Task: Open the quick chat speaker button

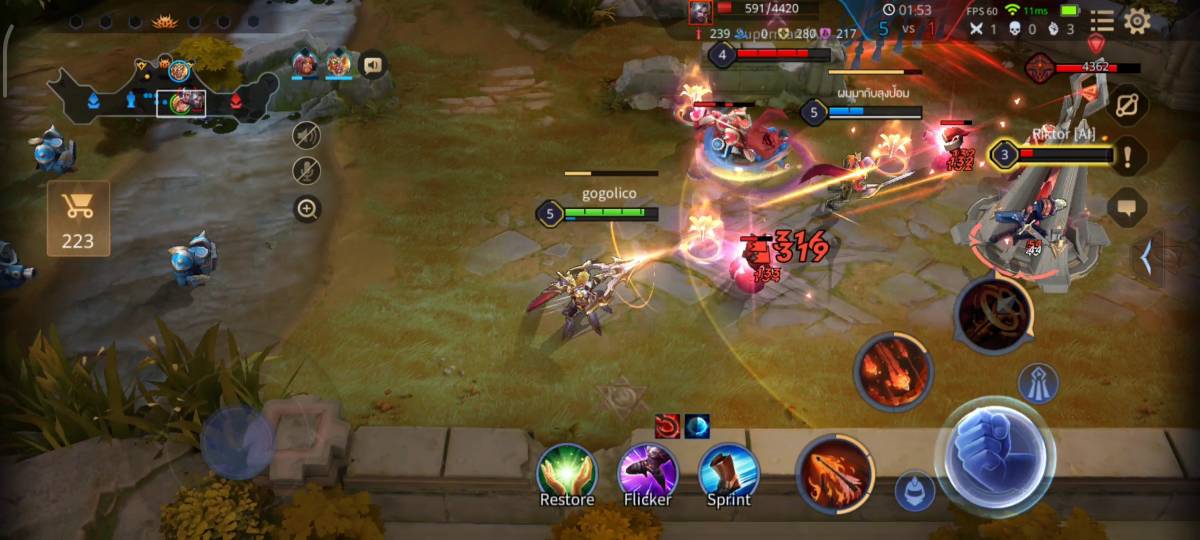Action: [x=373, y=66]
